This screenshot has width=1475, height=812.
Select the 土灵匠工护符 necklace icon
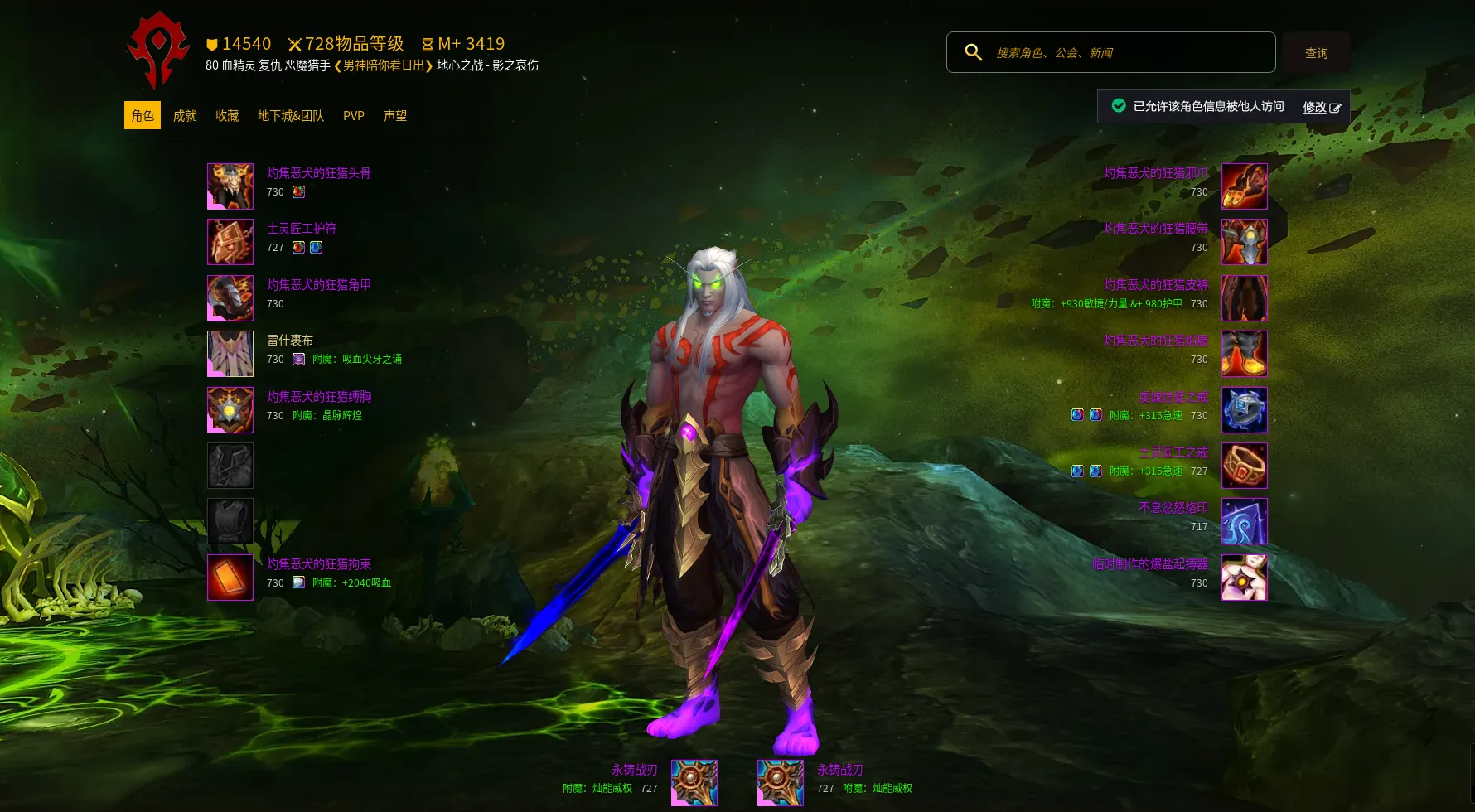(230, 242)
